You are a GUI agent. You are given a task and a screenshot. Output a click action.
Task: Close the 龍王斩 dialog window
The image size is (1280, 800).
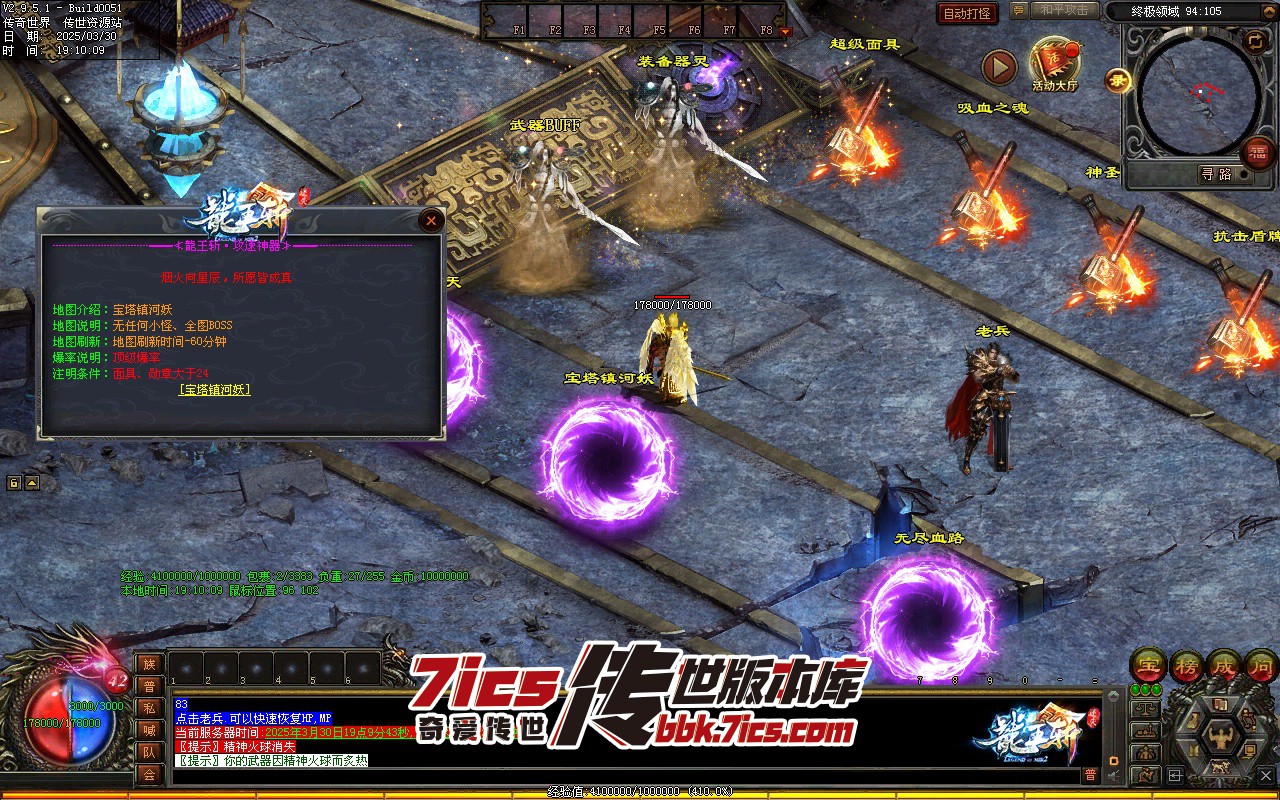pyautogui.click(x=431, y=220)
